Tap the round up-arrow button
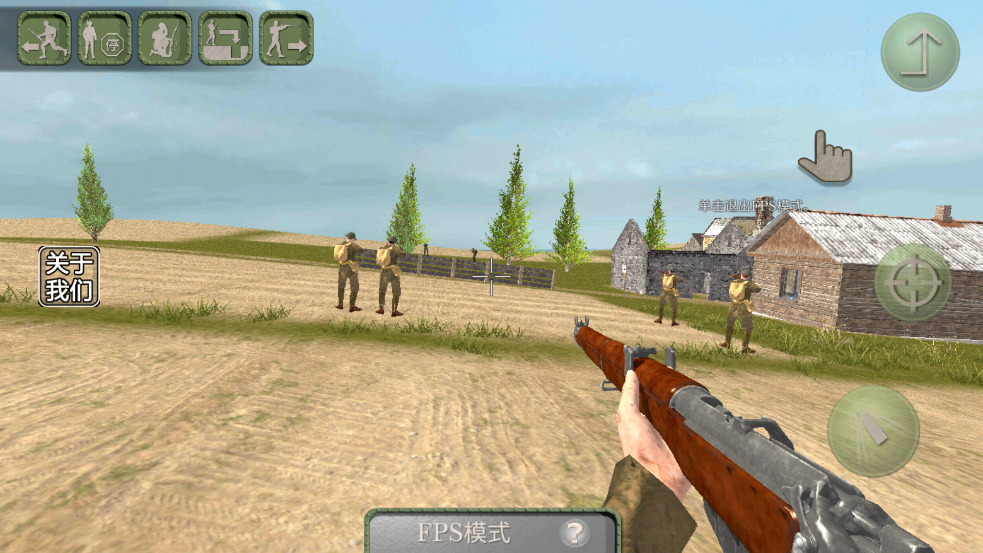The height and width of the screenshot is (553, 983). [920, 52]
